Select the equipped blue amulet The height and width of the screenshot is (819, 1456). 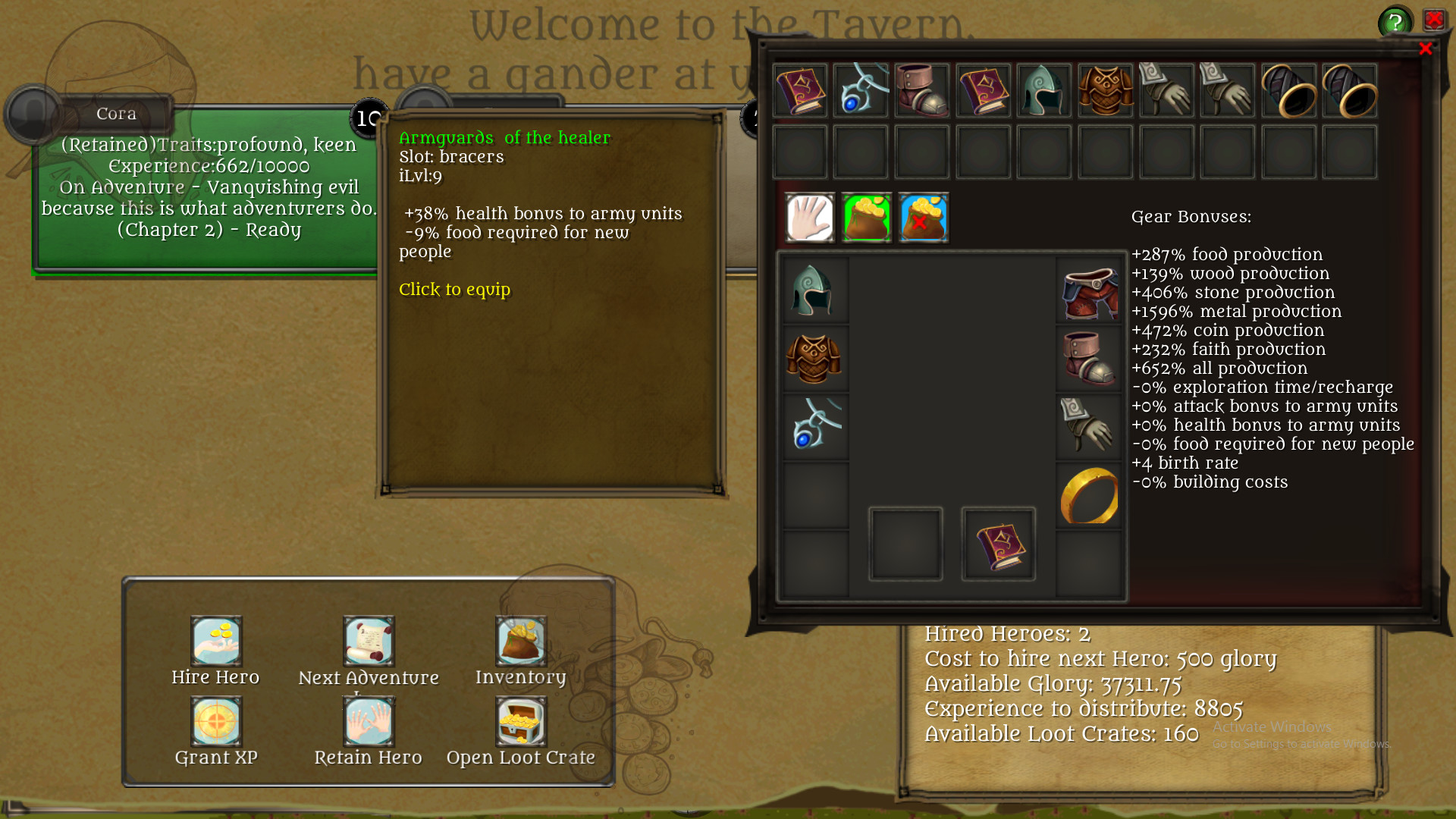[x=814, y=424]
